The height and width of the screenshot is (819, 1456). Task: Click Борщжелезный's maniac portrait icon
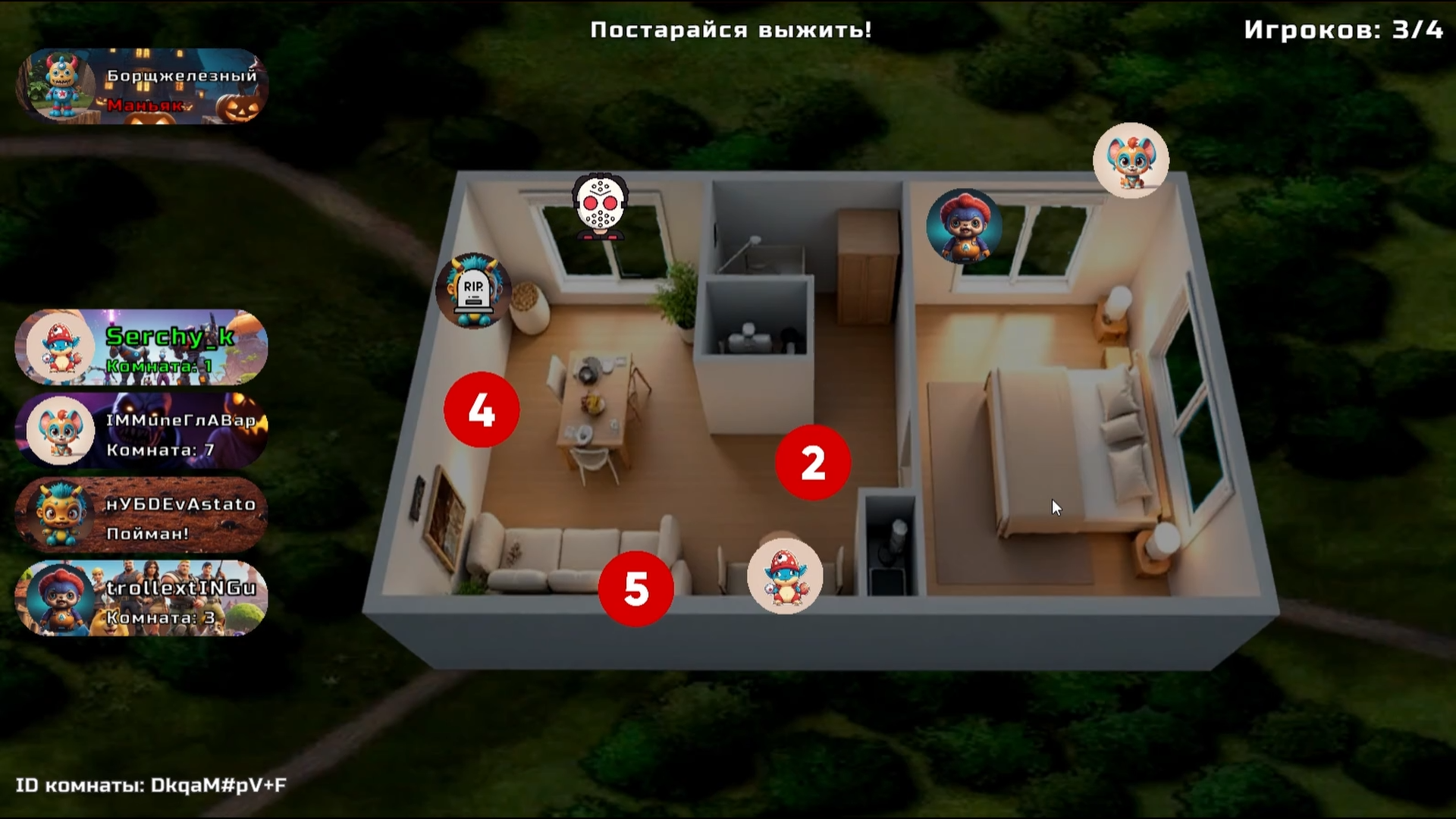[61, 84]
